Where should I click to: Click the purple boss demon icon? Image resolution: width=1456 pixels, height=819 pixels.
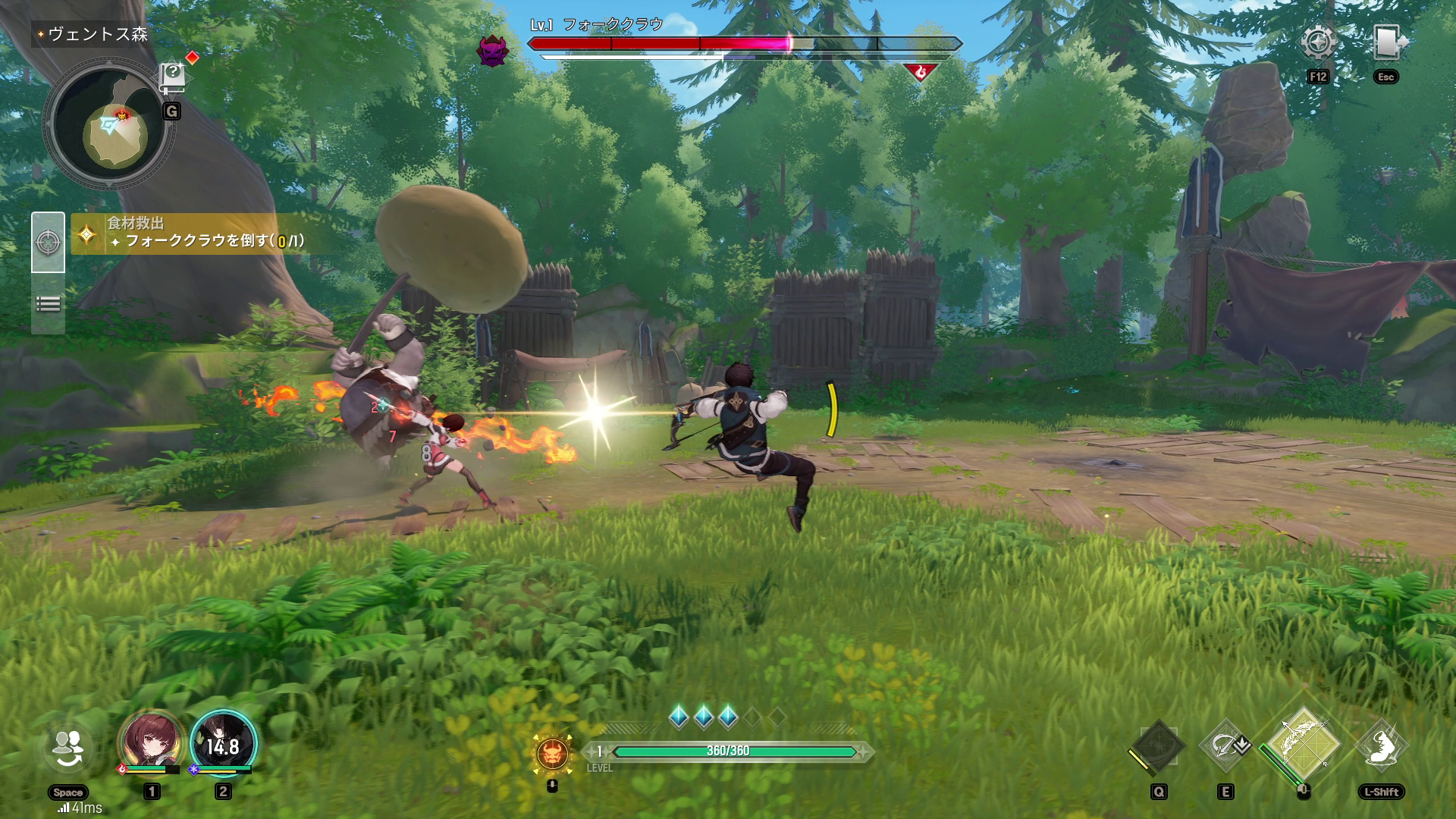click(x=491, y=50)
